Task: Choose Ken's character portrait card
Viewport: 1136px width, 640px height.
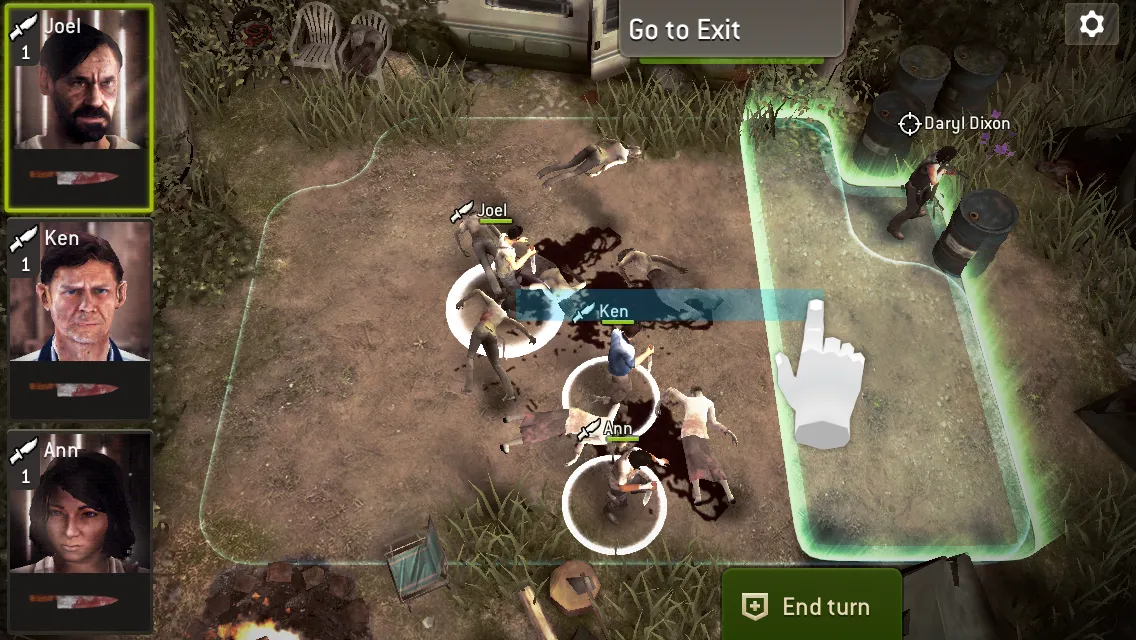Action: [80, 318]
